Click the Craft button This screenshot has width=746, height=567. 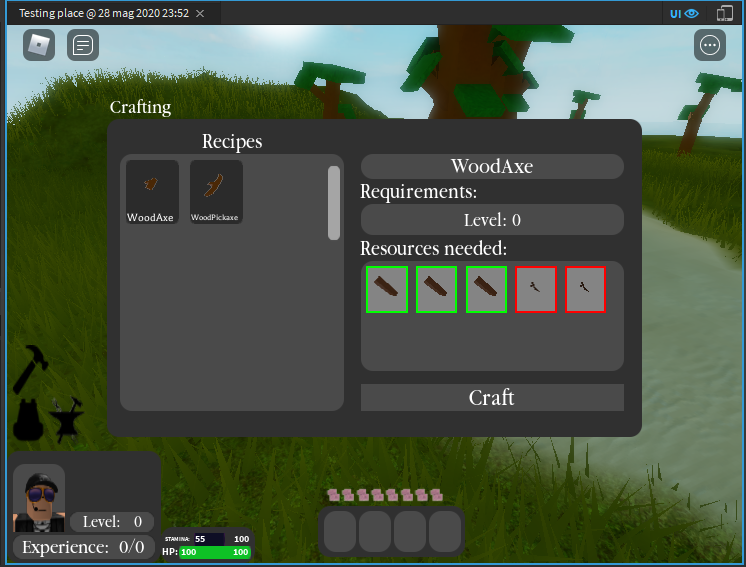click(492, 398)
